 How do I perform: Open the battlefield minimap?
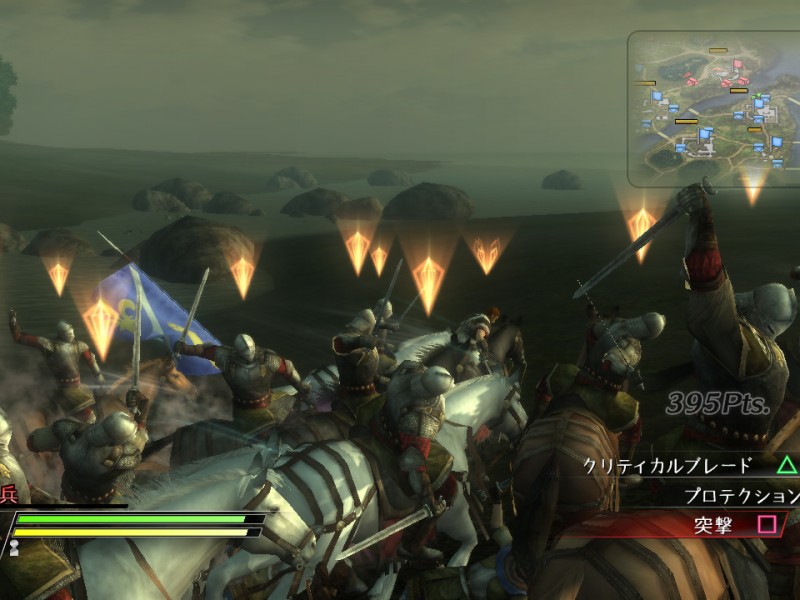click(x=714, y=108)
